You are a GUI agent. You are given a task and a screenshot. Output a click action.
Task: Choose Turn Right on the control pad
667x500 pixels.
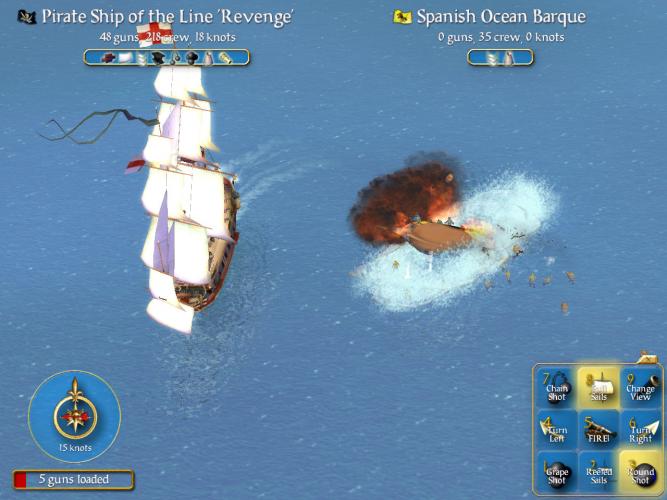click(640, 430)
